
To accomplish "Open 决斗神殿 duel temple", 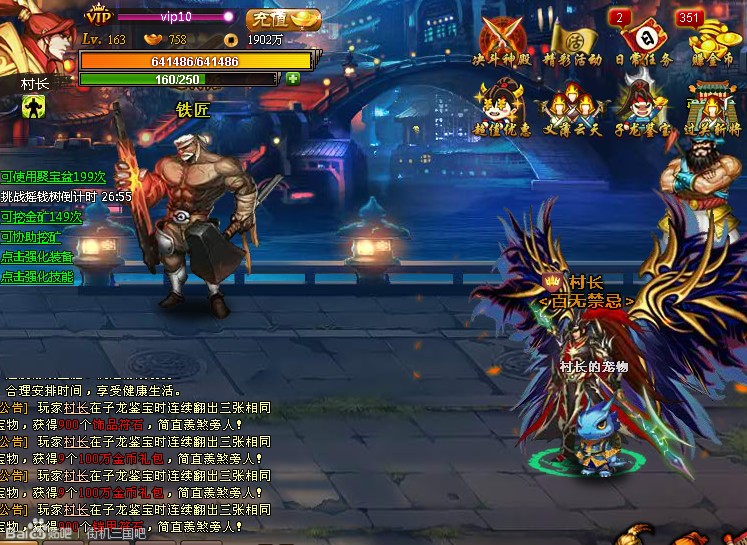I will tap(500, 42).
